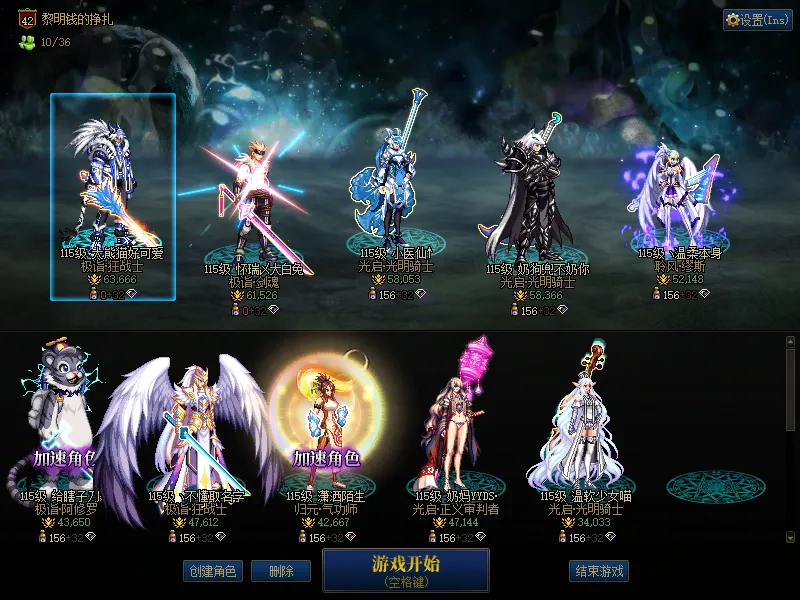The width and height of the screenshot is (800, 600).
Task: Click 结束游戏 to end the game
Action: click(599, 571)
